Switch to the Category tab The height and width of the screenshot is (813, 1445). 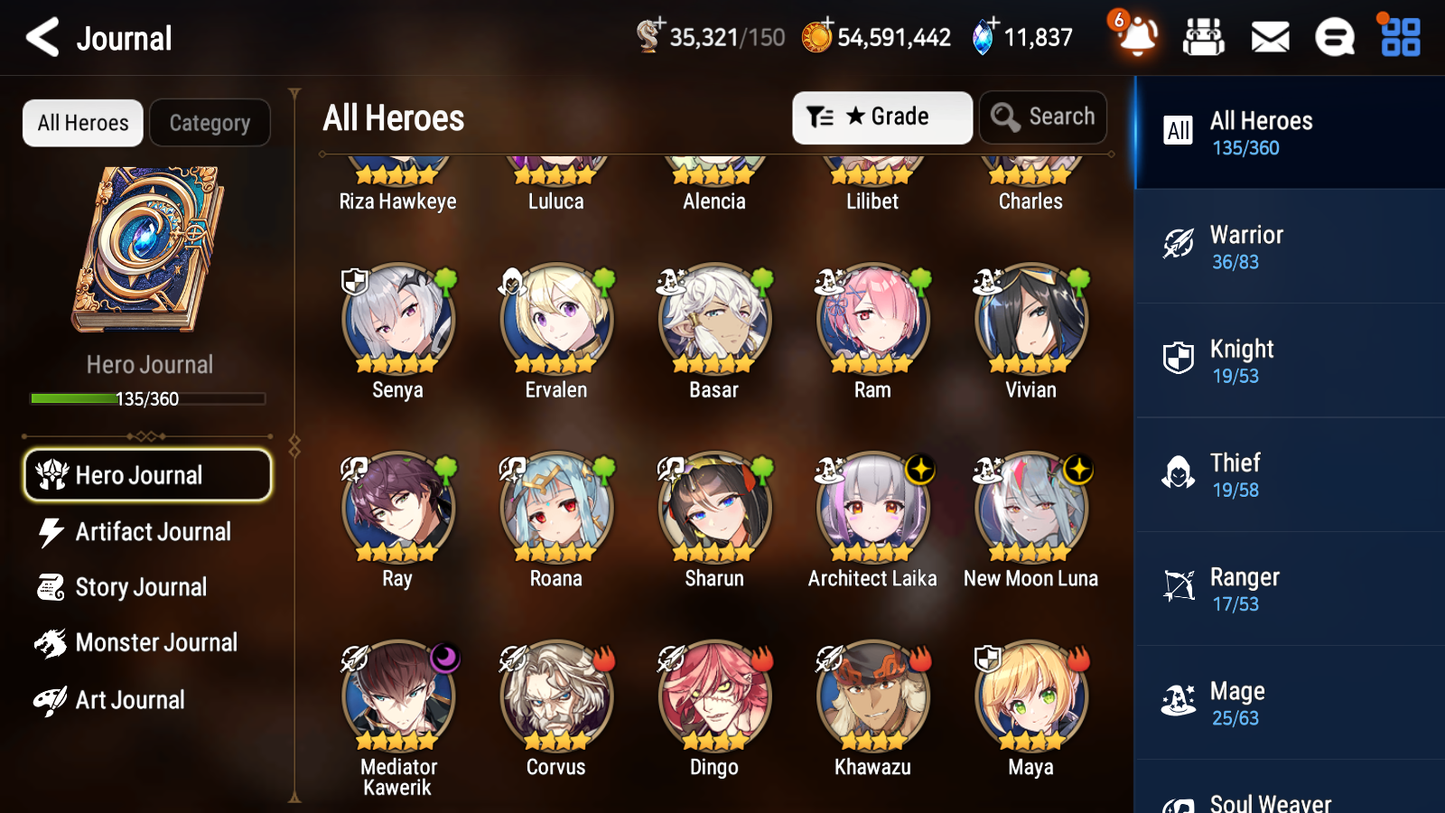(x=210, y=122)
